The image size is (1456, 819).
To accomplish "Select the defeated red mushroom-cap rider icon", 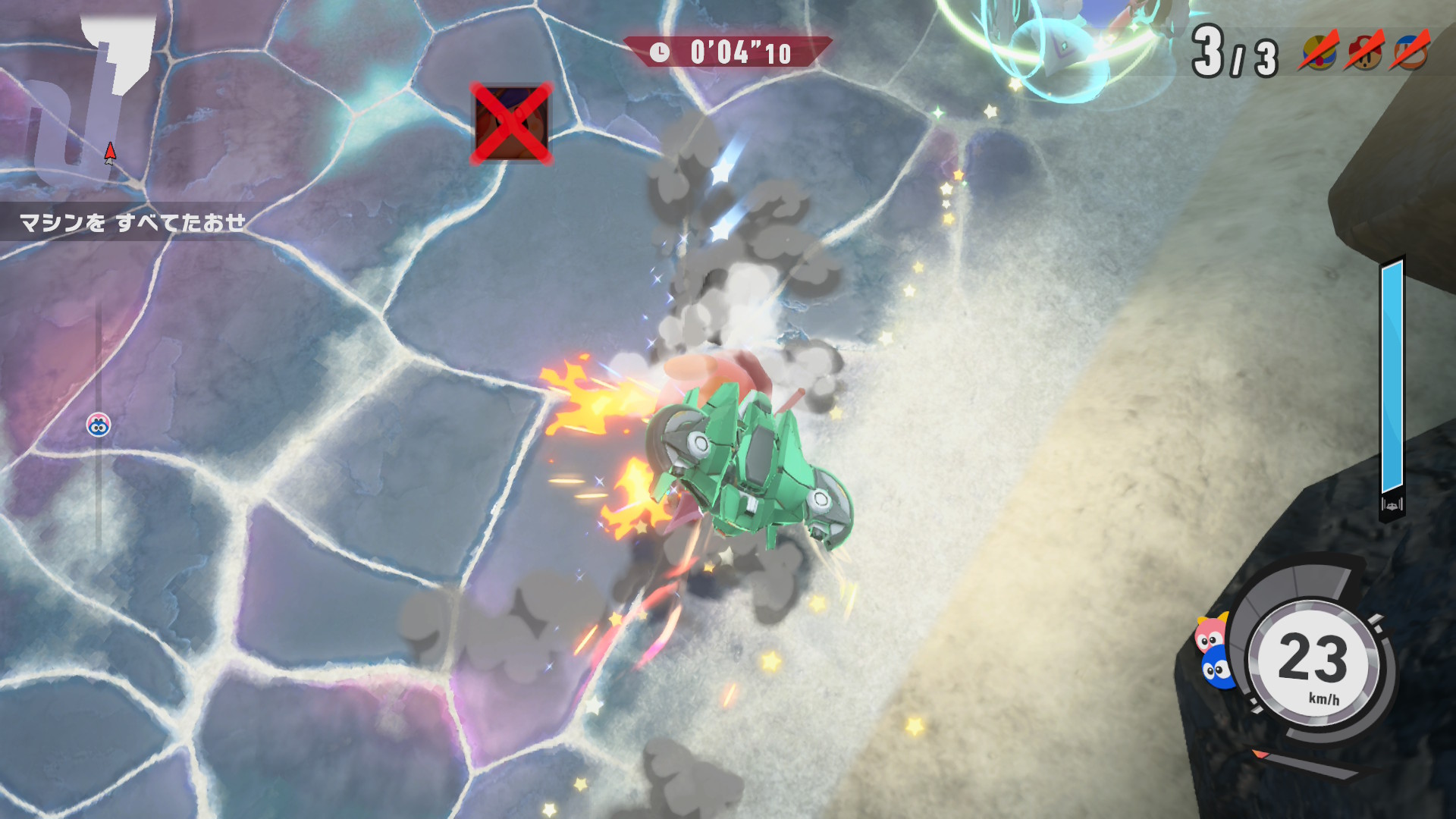I will pyautogui.click(x=1365, y=52).
